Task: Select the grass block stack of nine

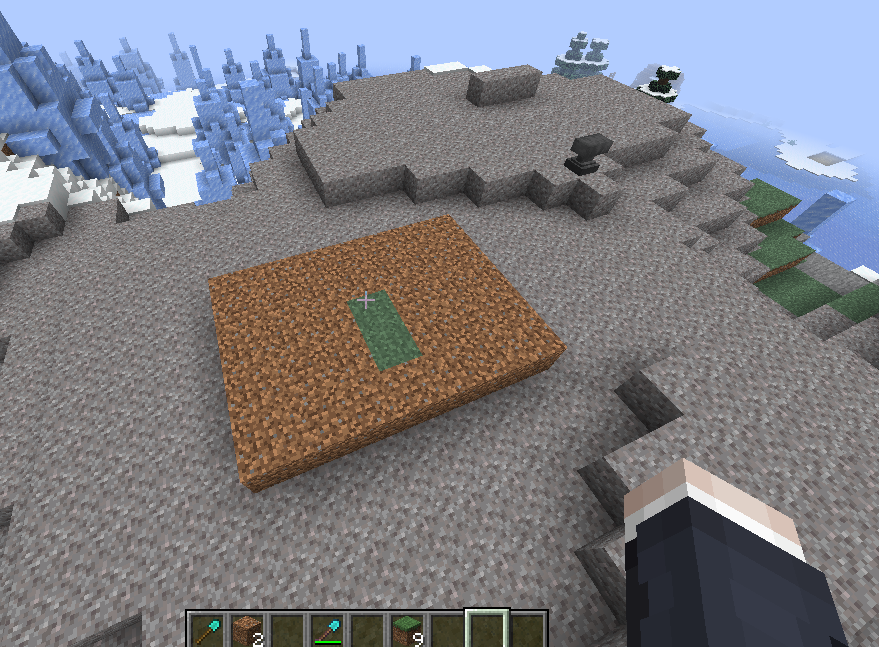Action: coord(407,631)
